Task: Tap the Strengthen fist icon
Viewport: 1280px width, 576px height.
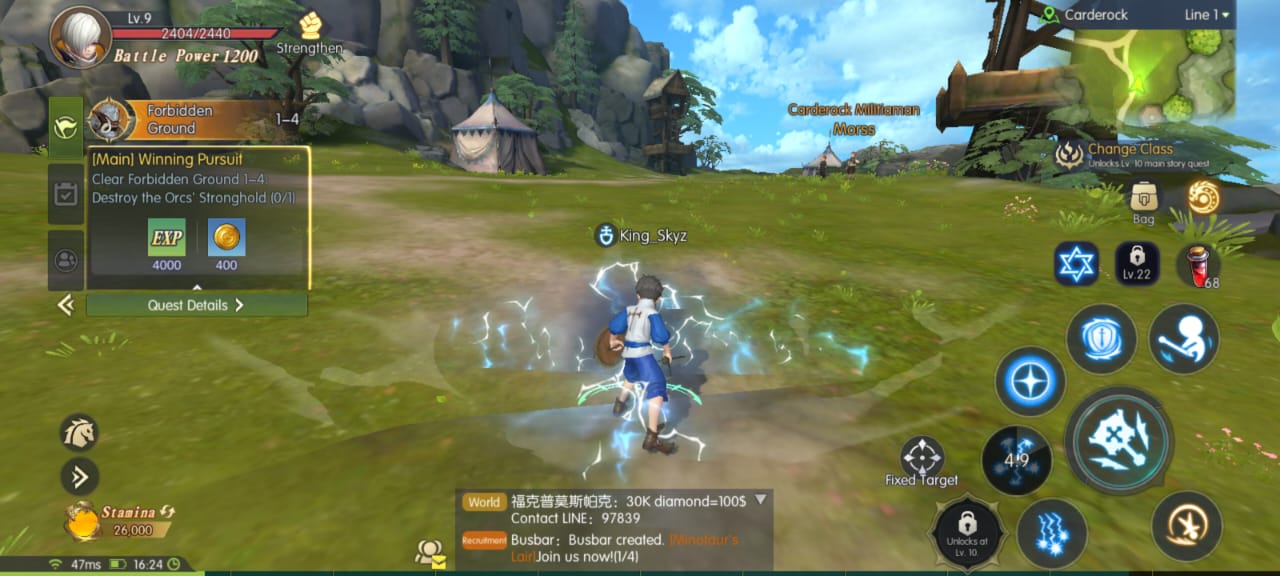Action: (x=310, y=26)
